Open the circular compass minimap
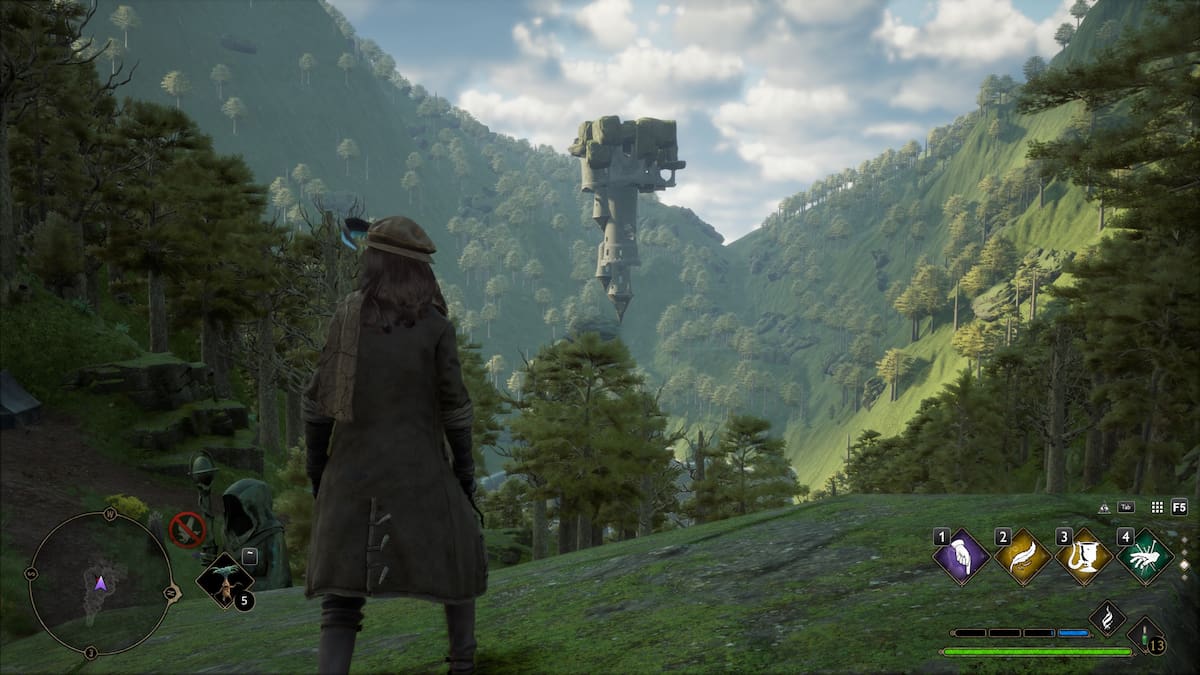The height and width of the screenshot is (675, 1200). tap(100, 584)
